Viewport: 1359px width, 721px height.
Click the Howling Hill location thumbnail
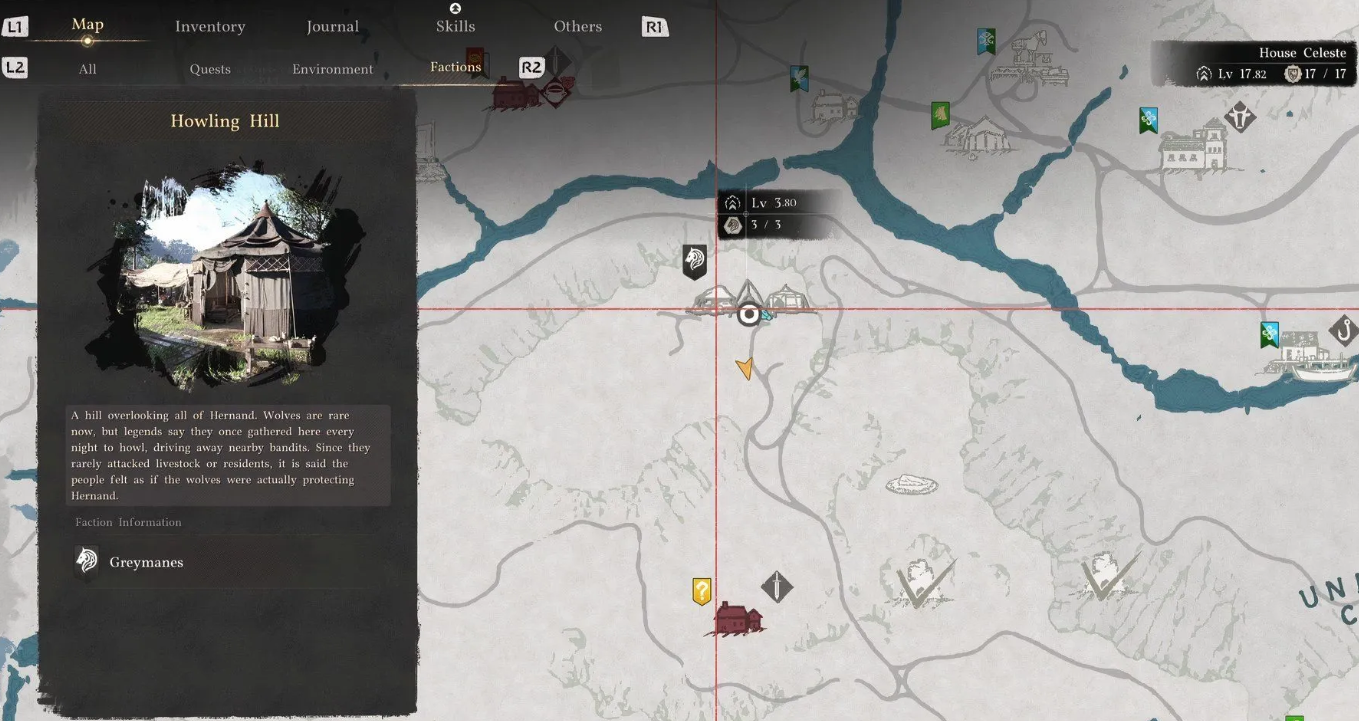pyautogui.click(x=225, y=282)
